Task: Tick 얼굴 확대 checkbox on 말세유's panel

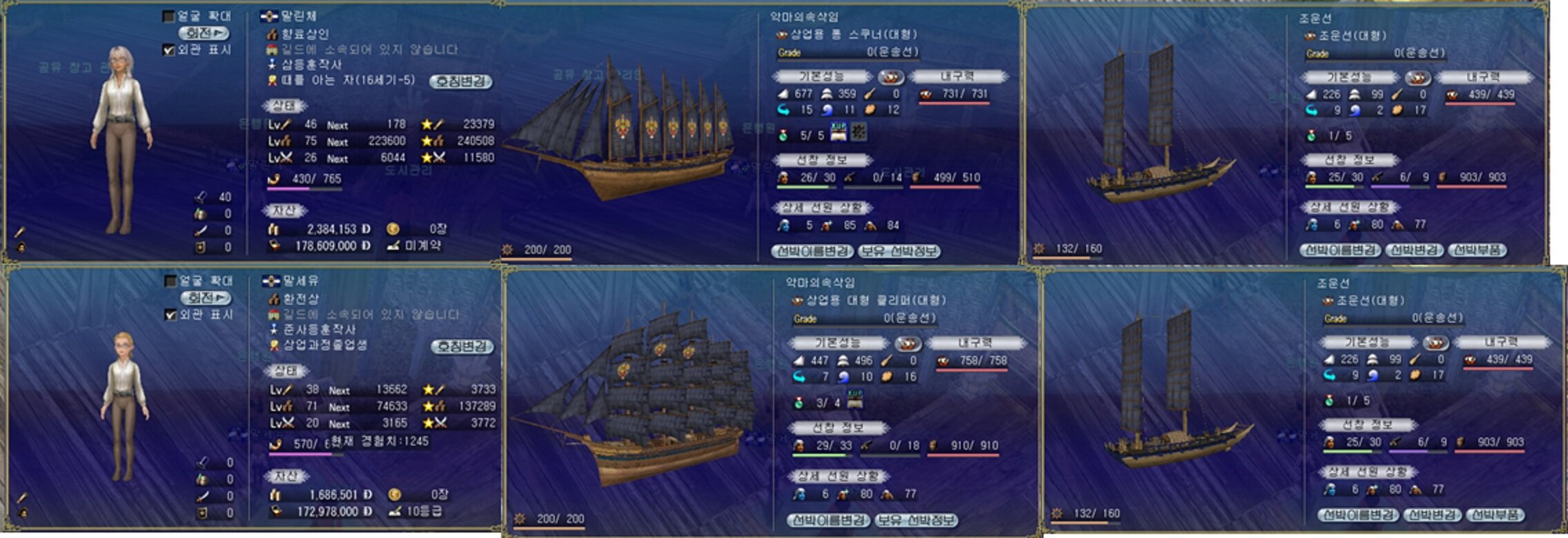Action: 170,281
